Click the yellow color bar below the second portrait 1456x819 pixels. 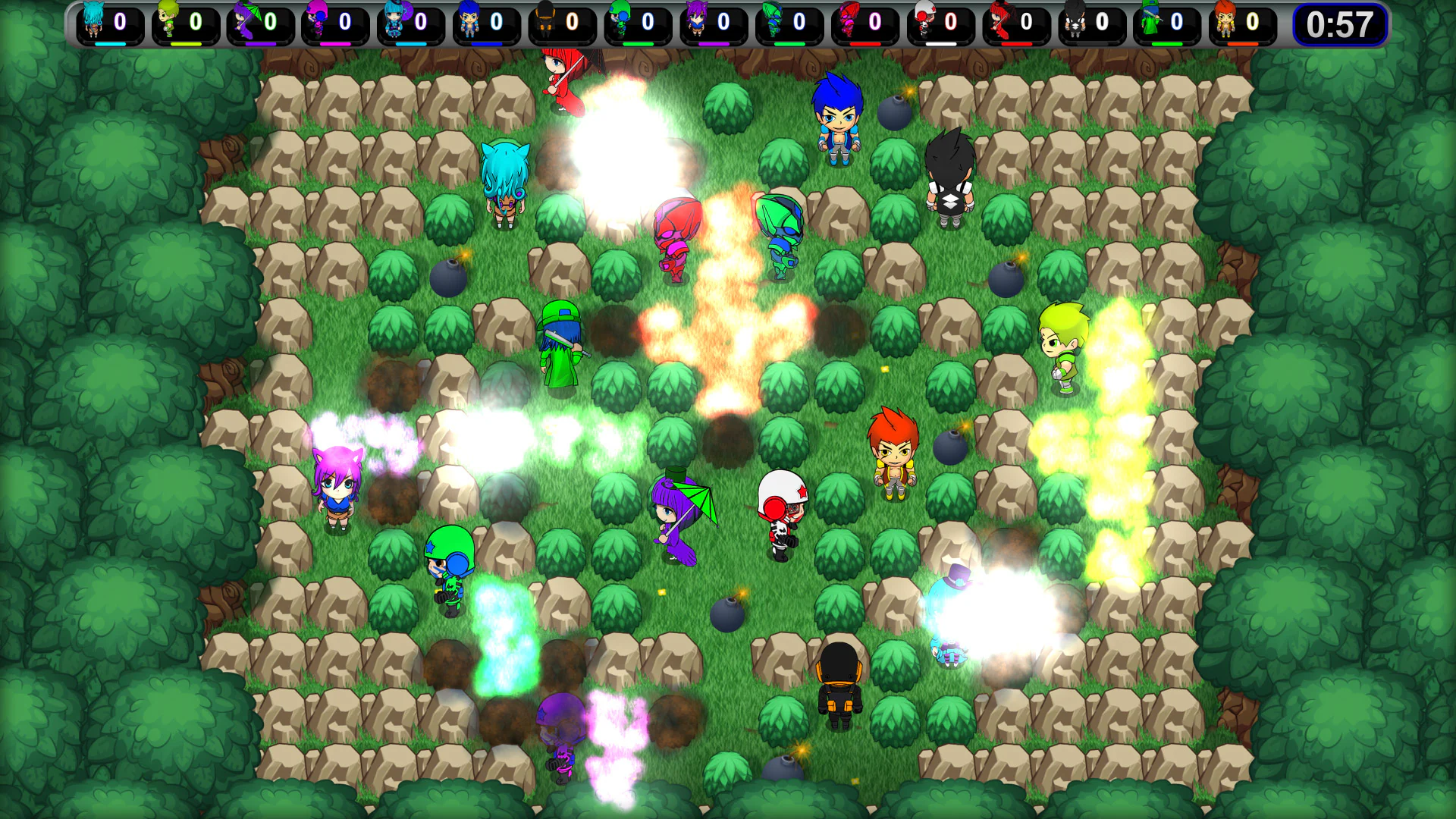pos(184,43)
